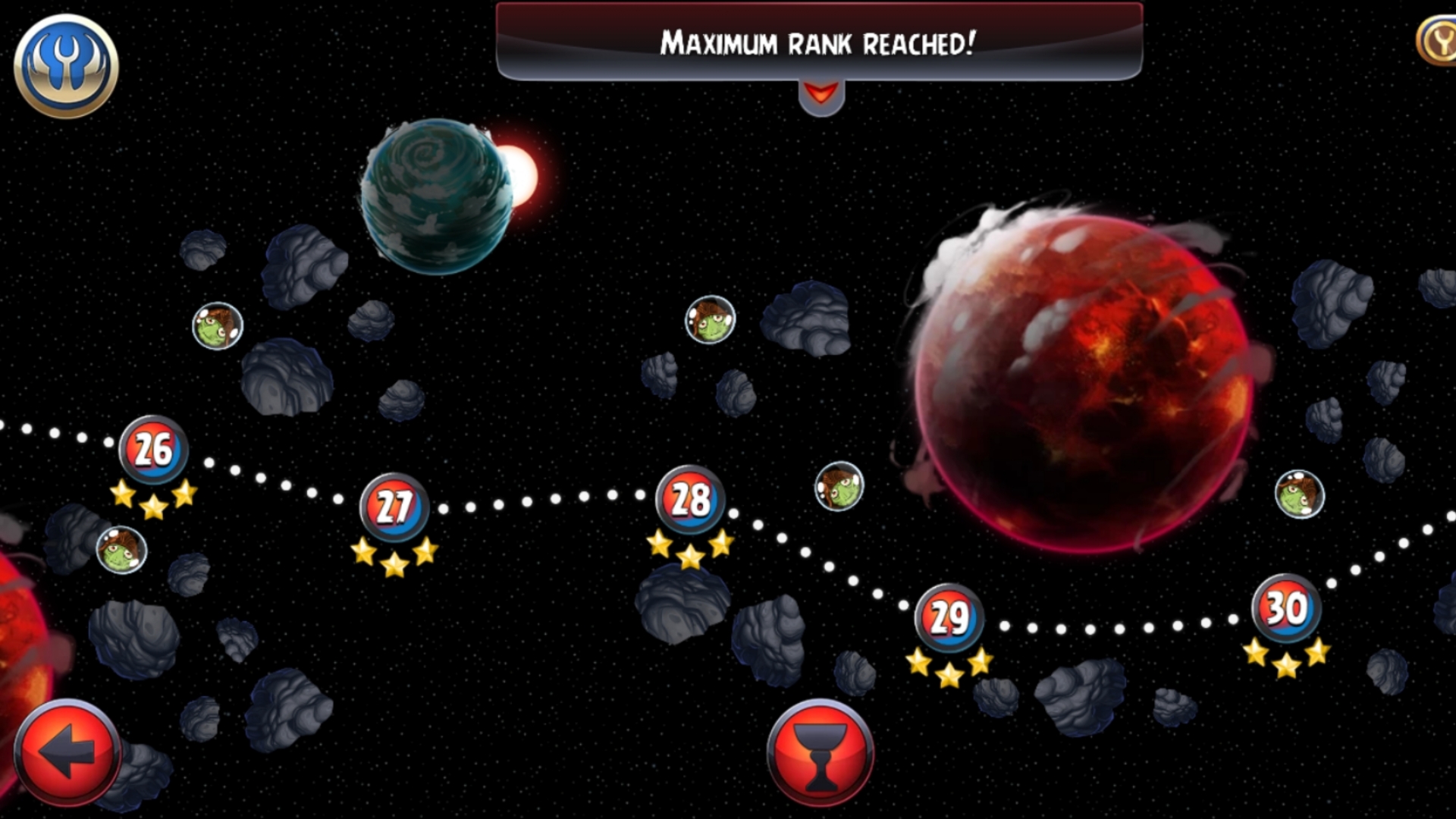Play level 30
Image resolution: width=1456 pixels, height=819 pixels.
pos(1286,608)
